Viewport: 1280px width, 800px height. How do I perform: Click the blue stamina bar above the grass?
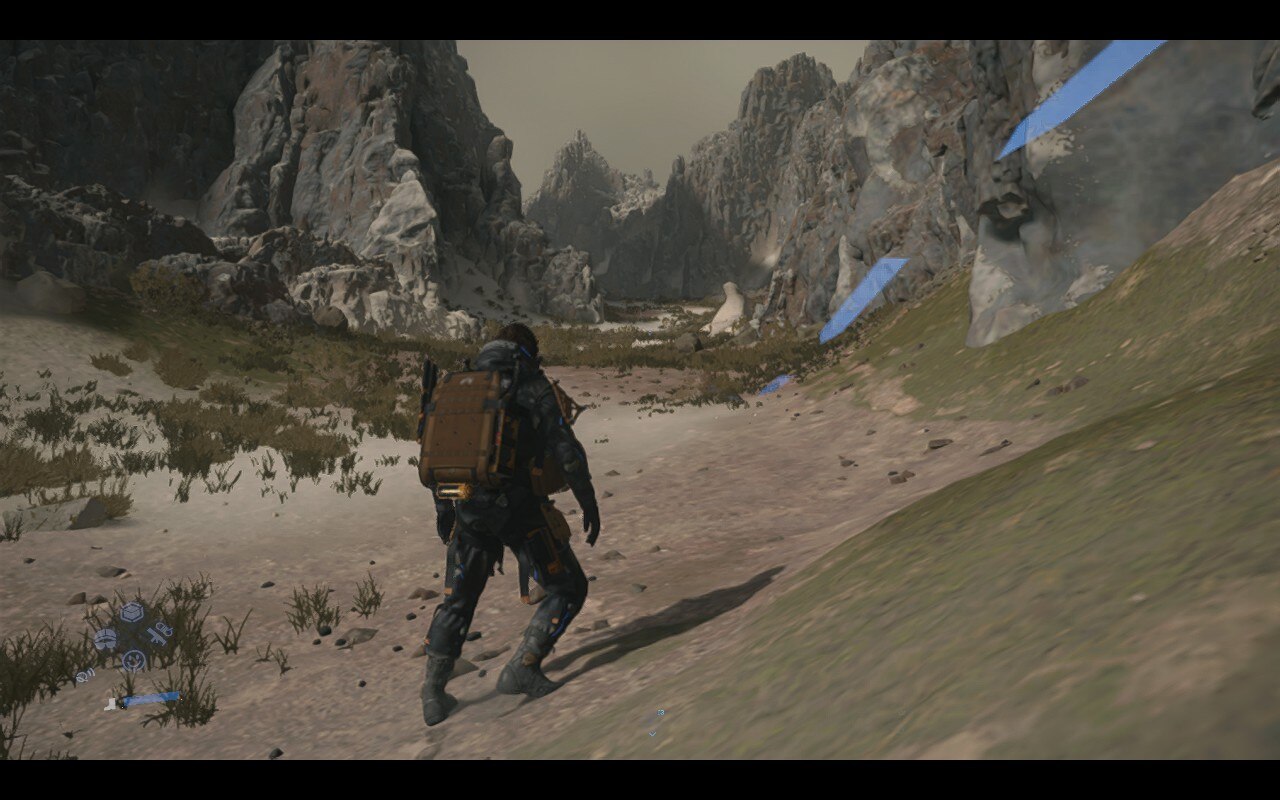click(150, 700)
